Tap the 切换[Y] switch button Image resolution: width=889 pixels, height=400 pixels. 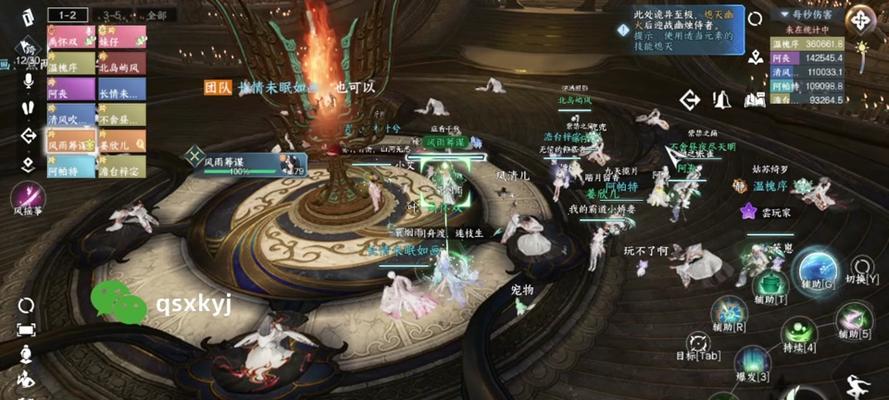click(860, 268)
